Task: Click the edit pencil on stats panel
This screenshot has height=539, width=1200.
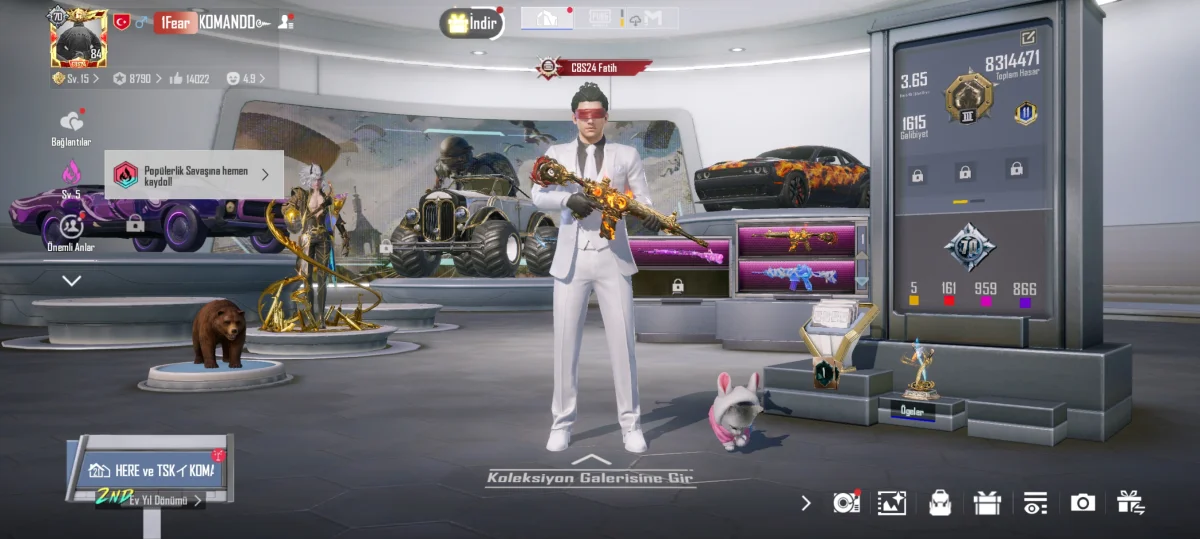Action: click(1028, 37)
